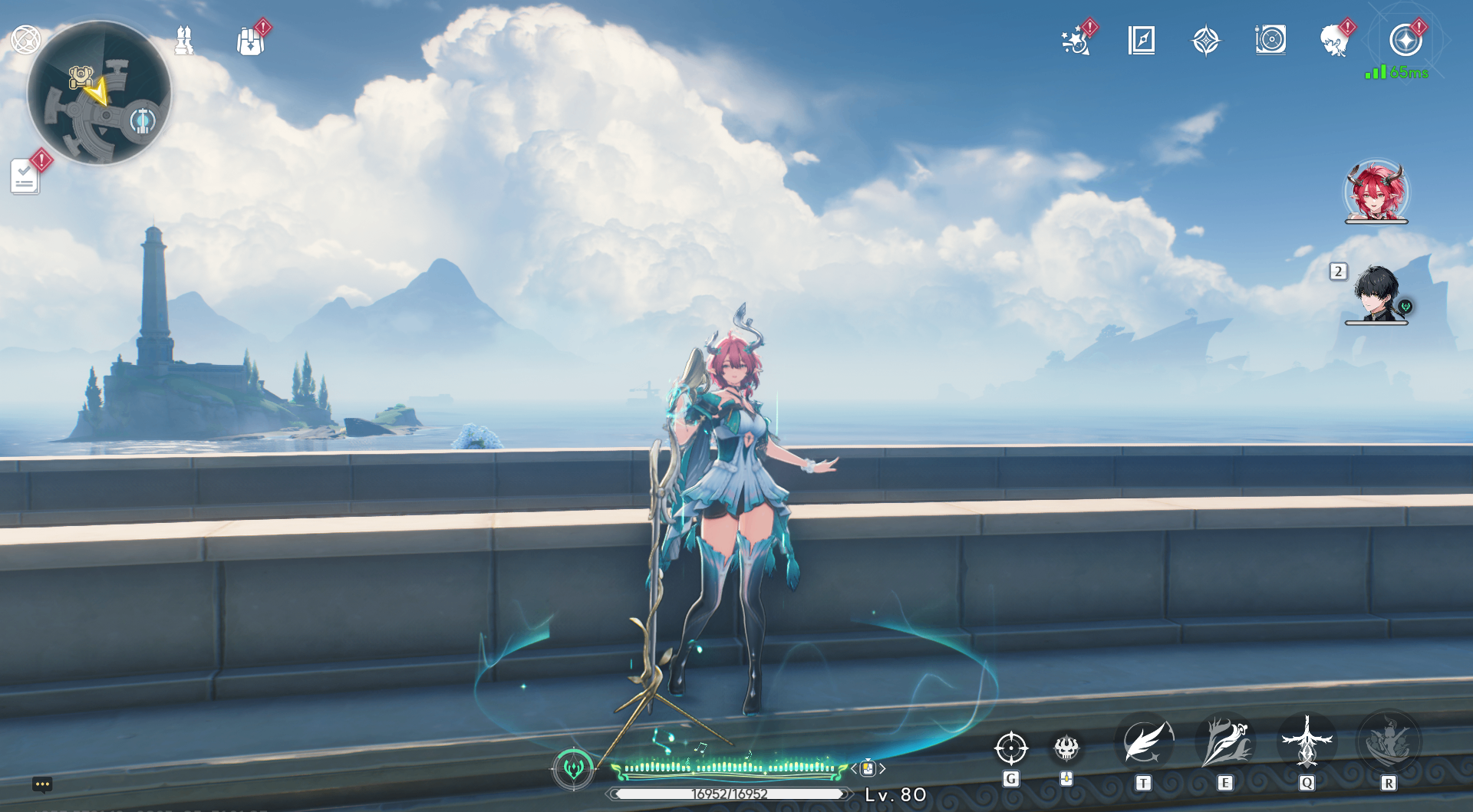Open the backpack inventory icon
Screen dimensions: 1473x812
pos(251,41)
